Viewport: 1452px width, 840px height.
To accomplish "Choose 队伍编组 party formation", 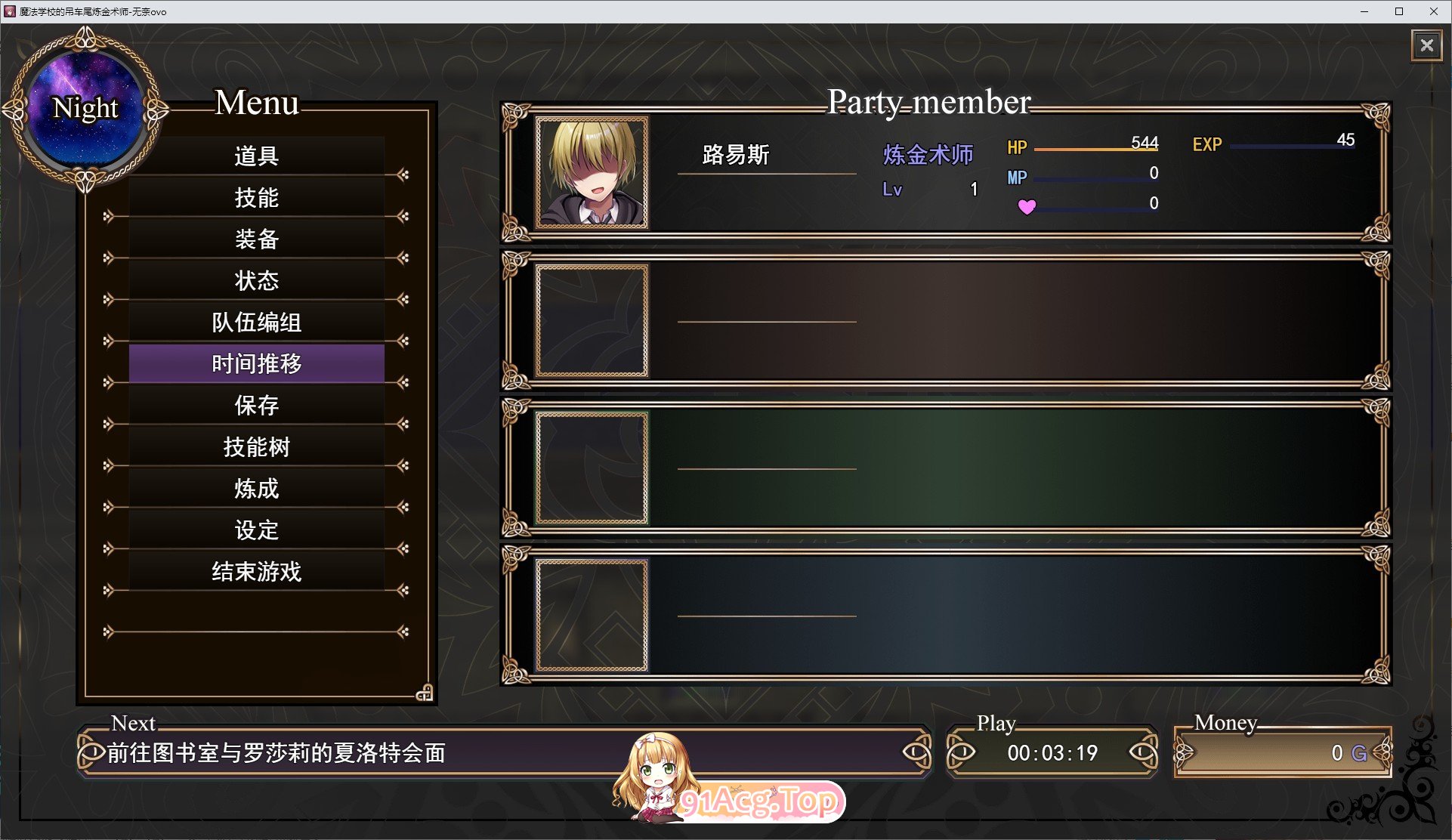I will tap(256, 323).
